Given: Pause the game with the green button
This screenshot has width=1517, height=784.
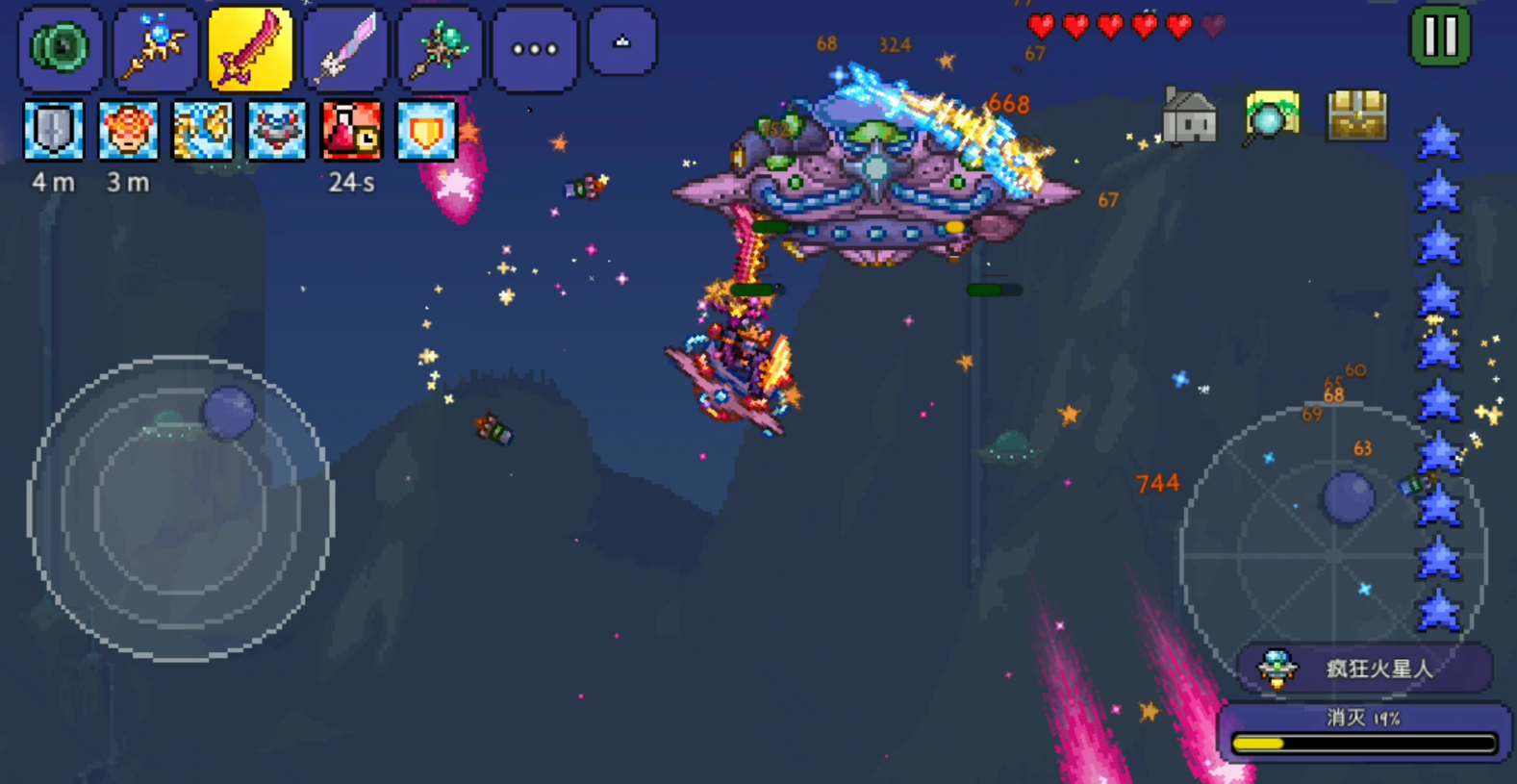Looking at the screenshot, I should [x=1440, y=37].
